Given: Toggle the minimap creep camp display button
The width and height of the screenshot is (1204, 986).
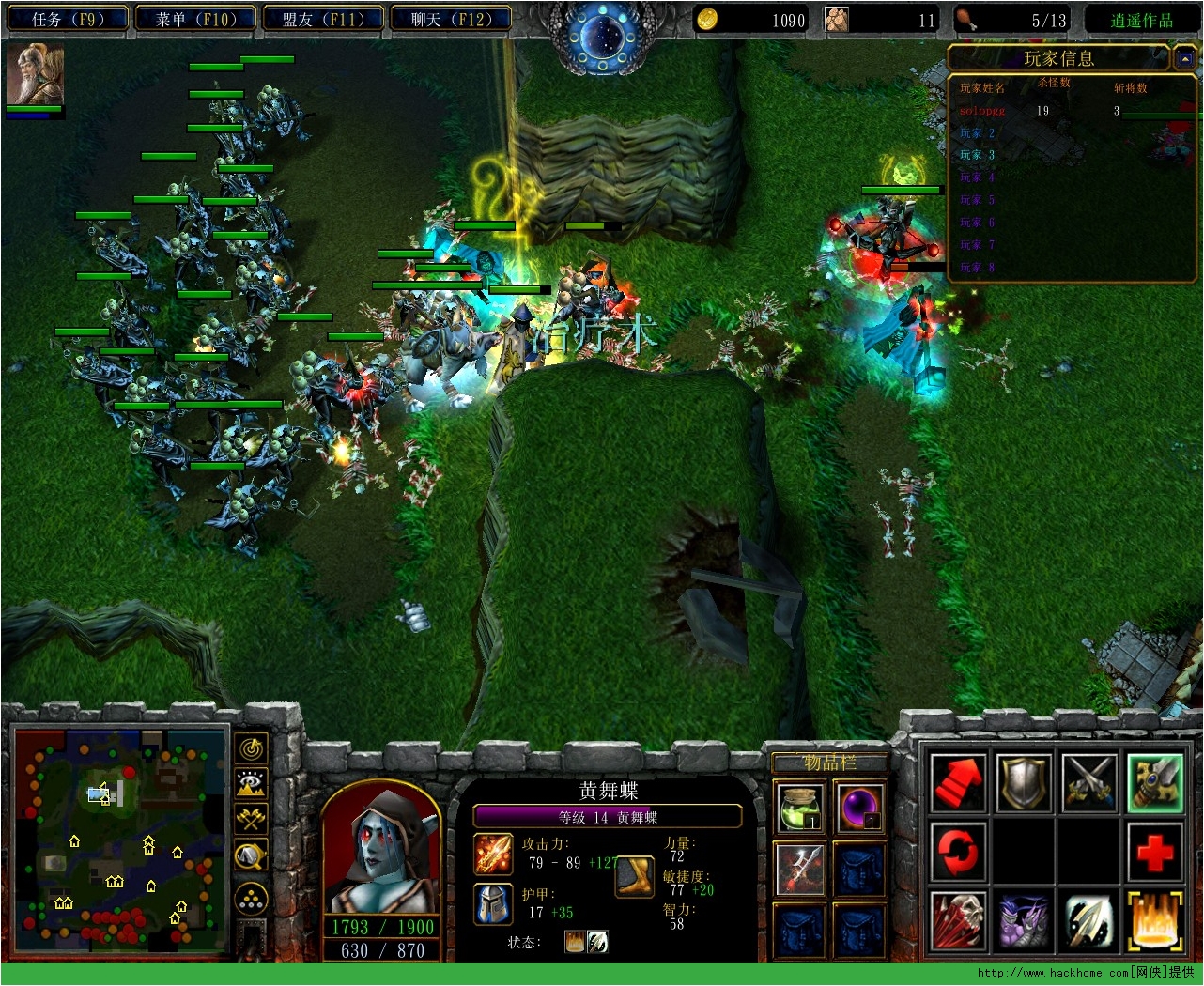Looking at the screenshot, I should pyautogui.click(x=252, y=855).
